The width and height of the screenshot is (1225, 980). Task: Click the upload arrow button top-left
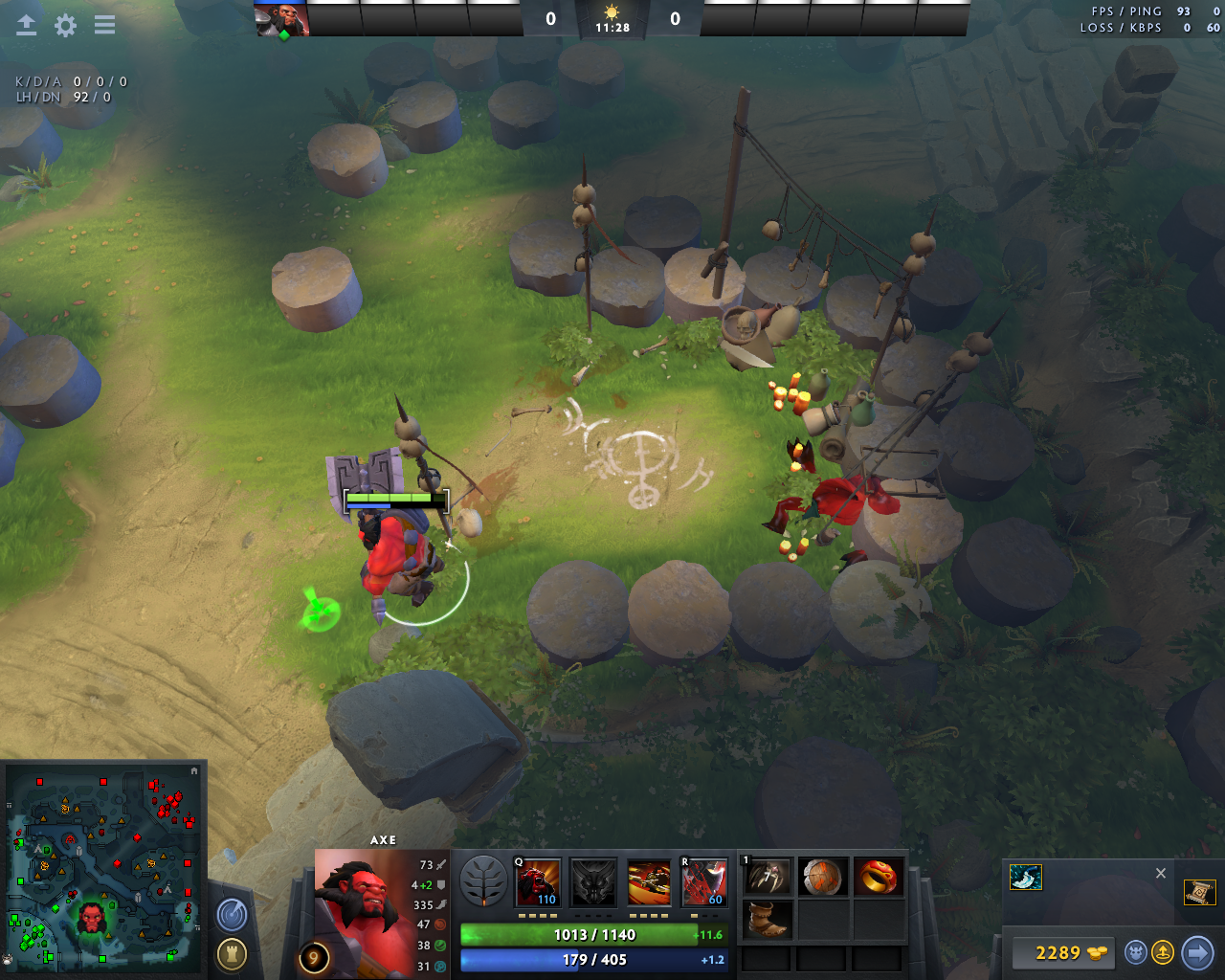tap(27, 26)
